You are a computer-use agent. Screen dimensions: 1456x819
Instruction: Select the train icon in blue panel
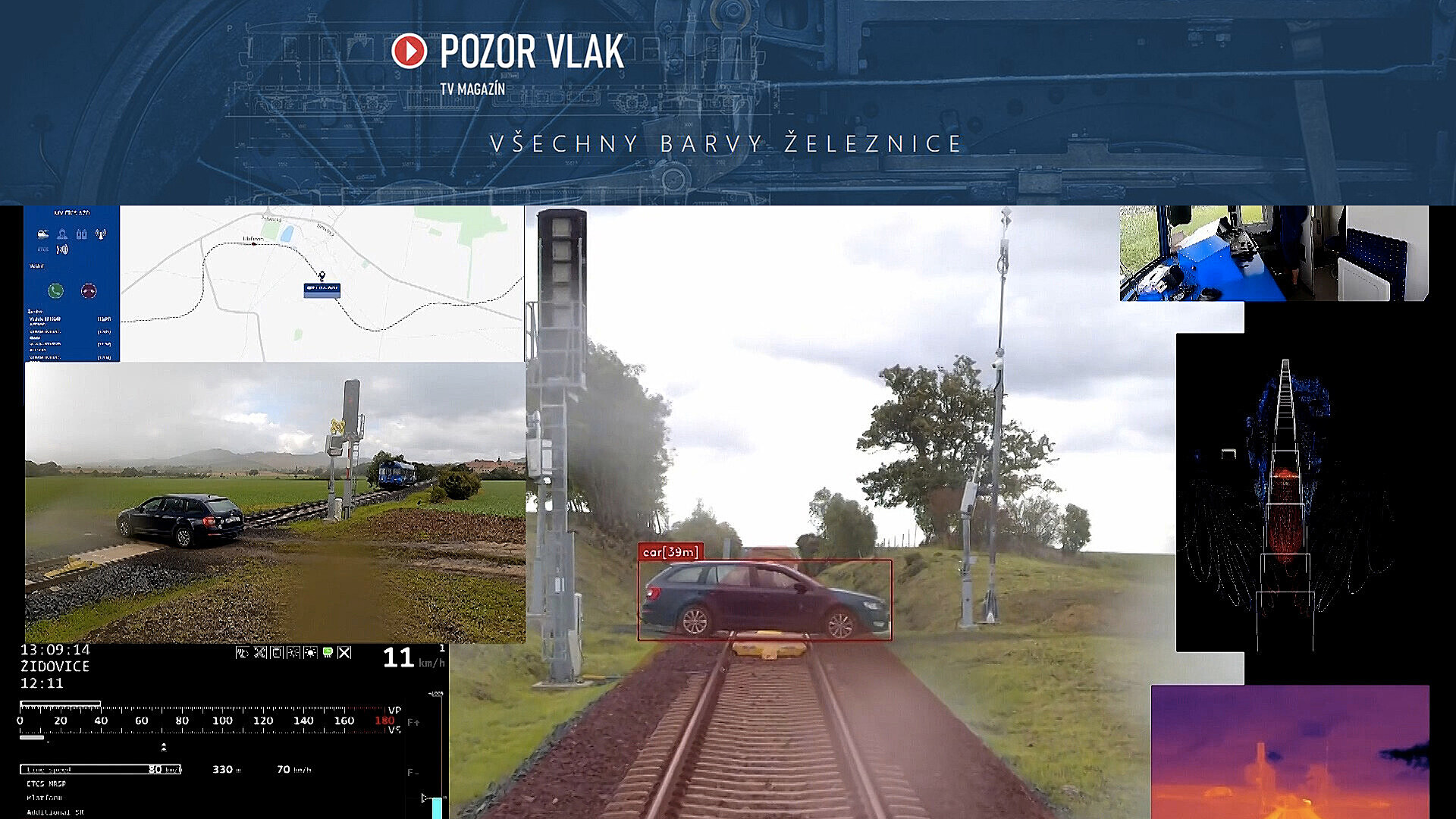click(43, 234)
